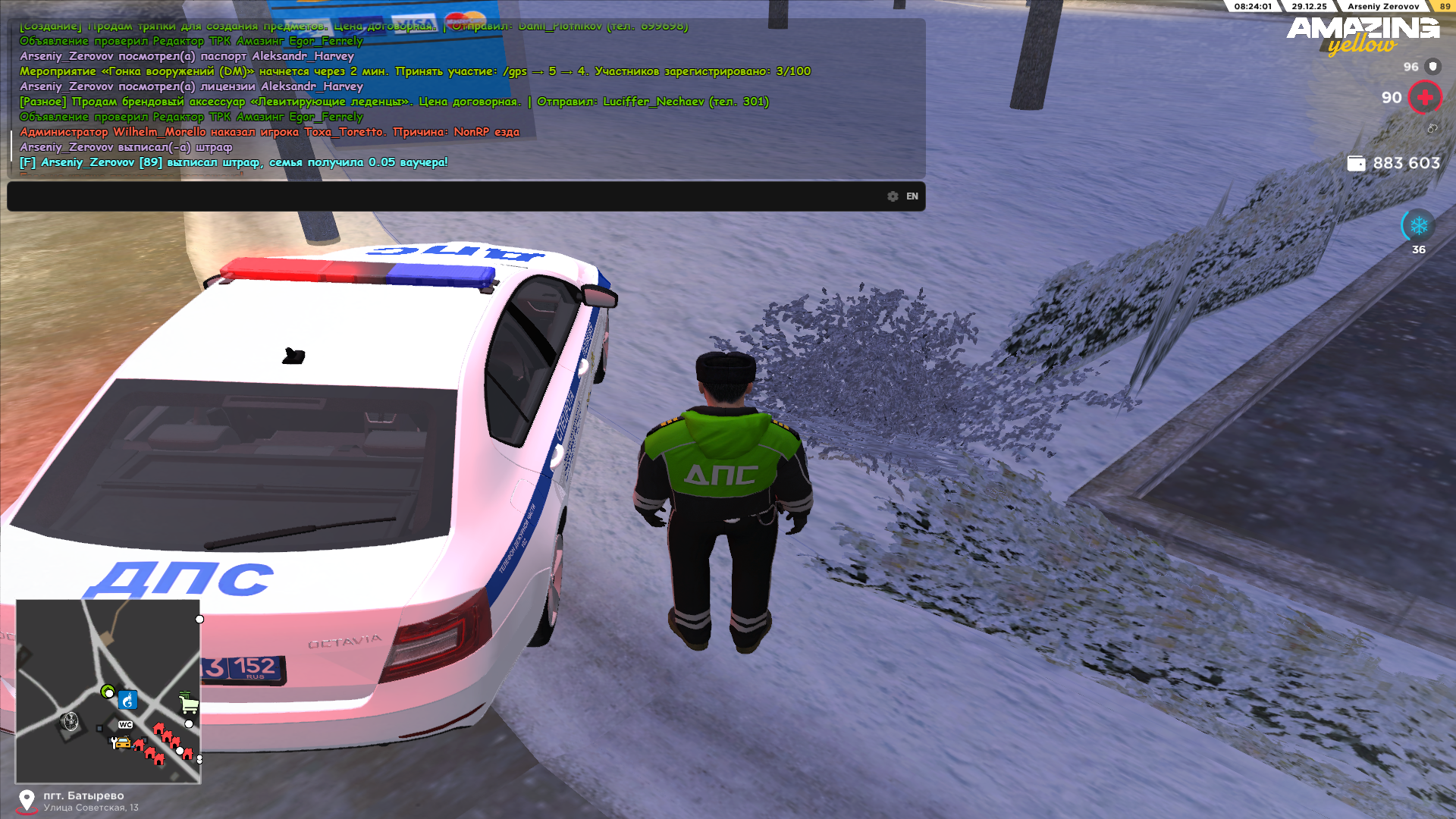Click the red health cross icon
Viewport: 1456px width, 819px height.
pyautogui.click(x=1425, y=98)
